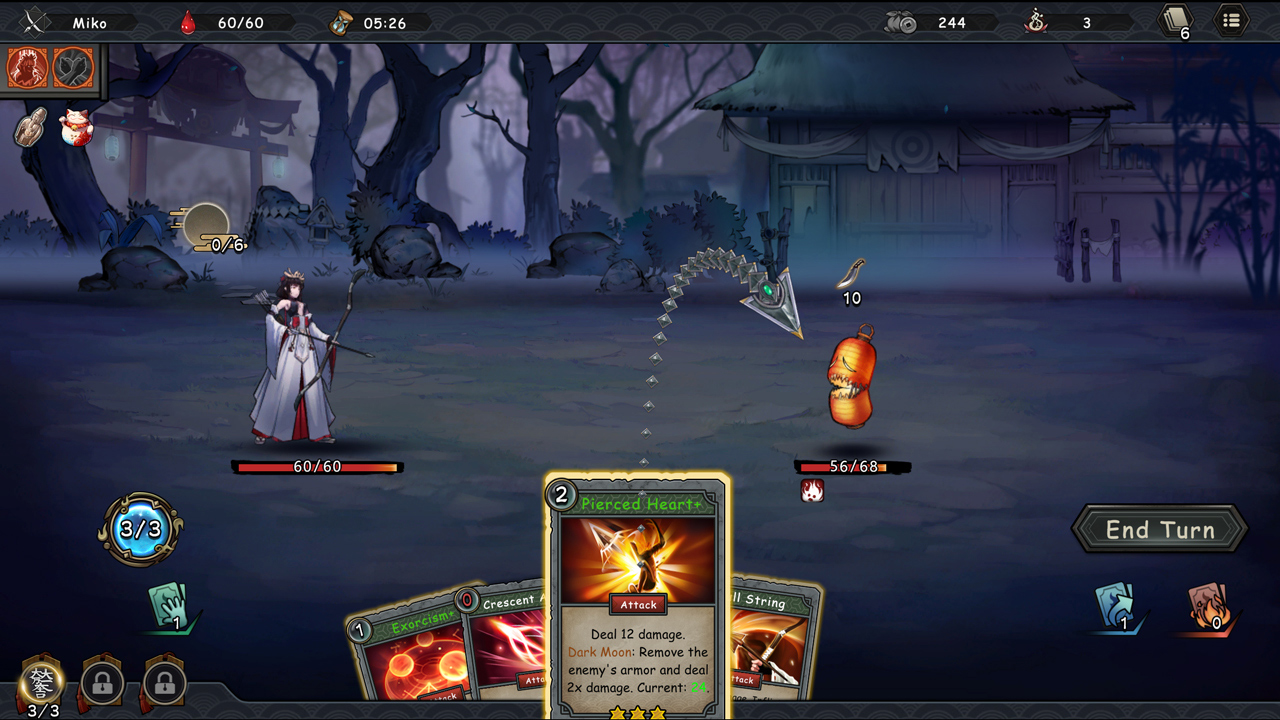Click the first locked talisman slot

click(100, 685)
